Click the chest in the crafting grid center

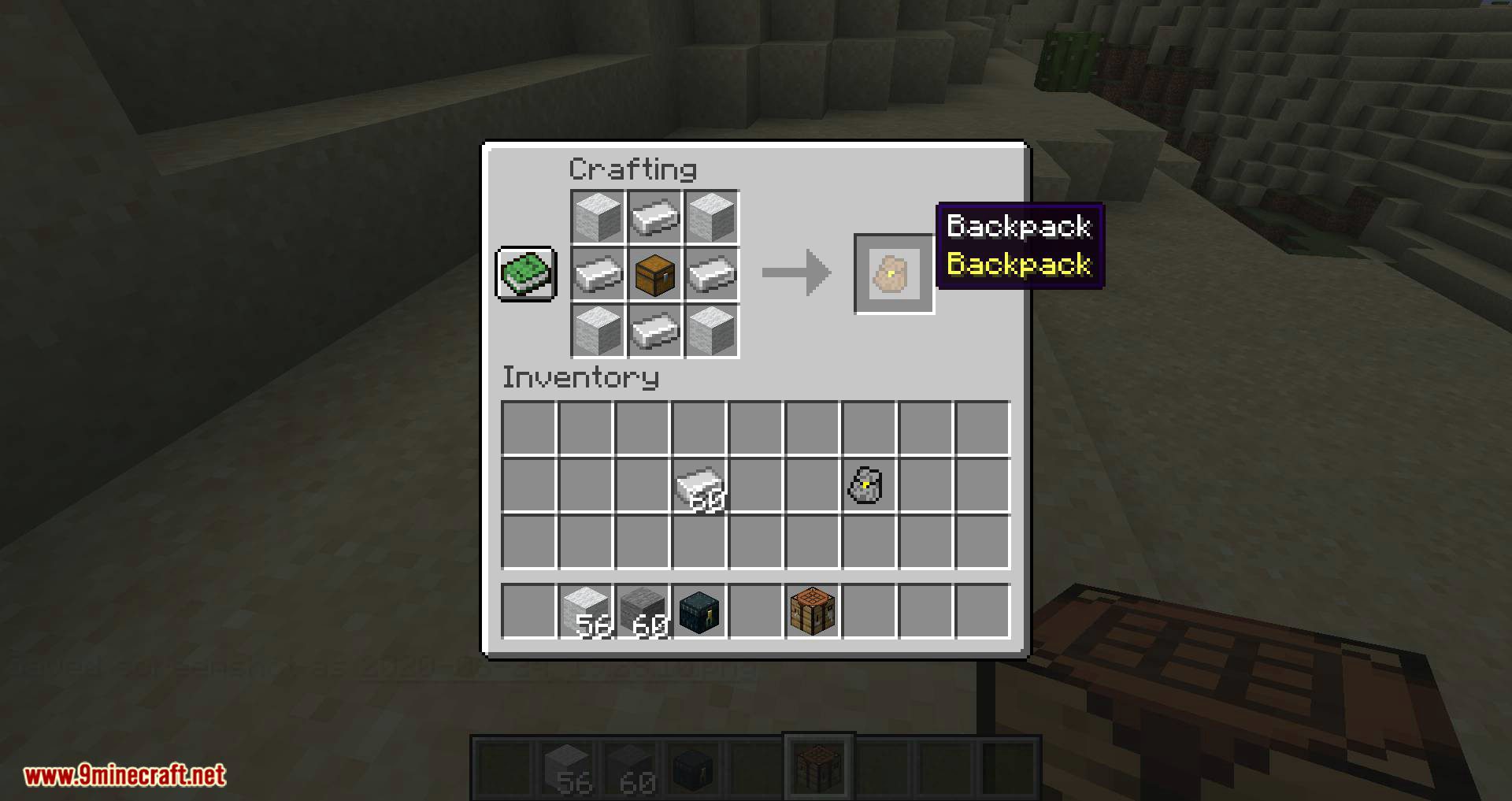(654, 275)
